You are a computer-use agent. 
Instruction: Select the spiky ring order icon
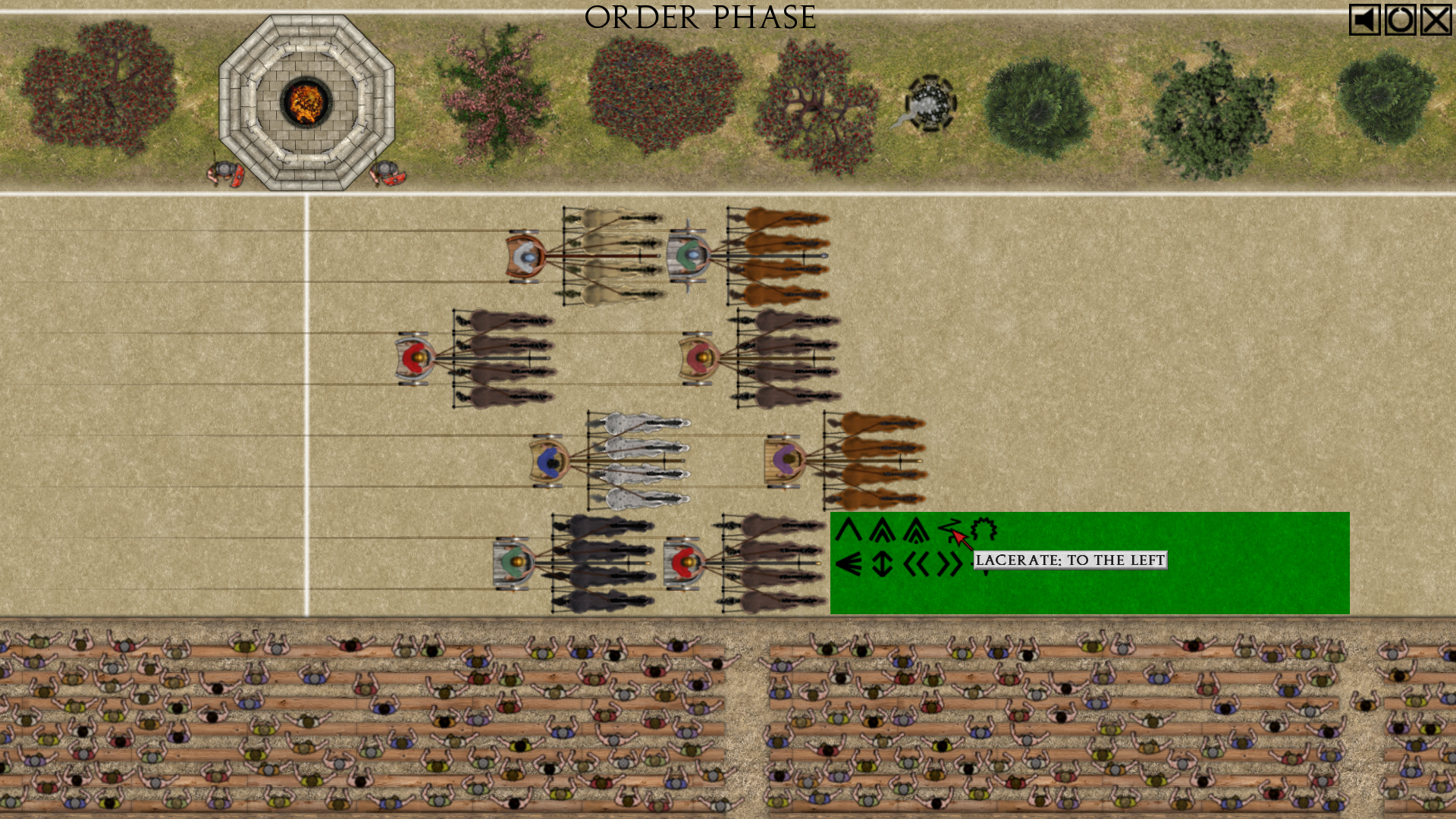point(984,529)
